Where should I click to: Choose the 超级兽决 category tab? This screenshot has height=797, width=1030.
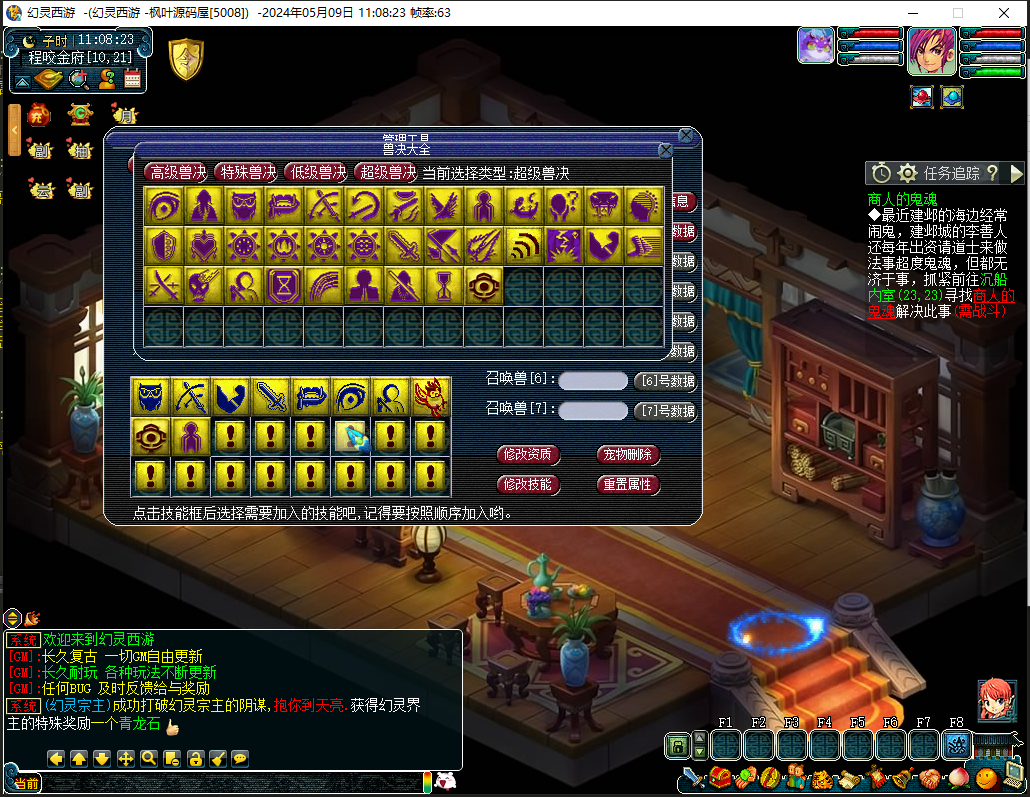[x=386, y=172]
